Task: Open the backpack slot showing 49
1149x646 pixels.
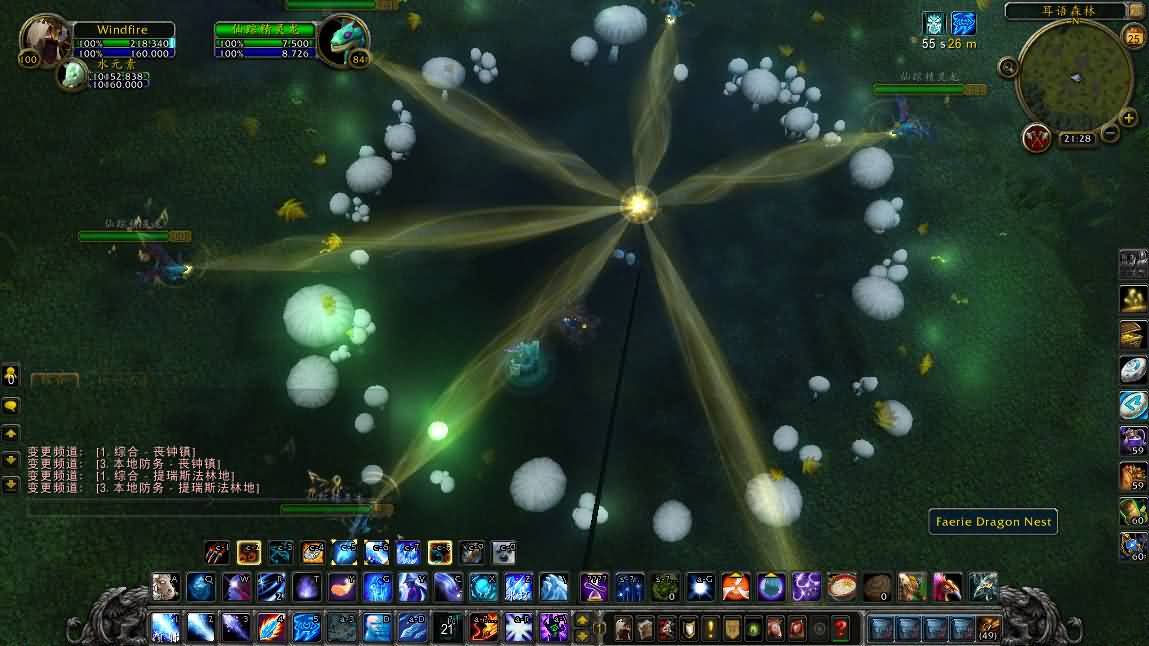Action: tap(988, 629)
